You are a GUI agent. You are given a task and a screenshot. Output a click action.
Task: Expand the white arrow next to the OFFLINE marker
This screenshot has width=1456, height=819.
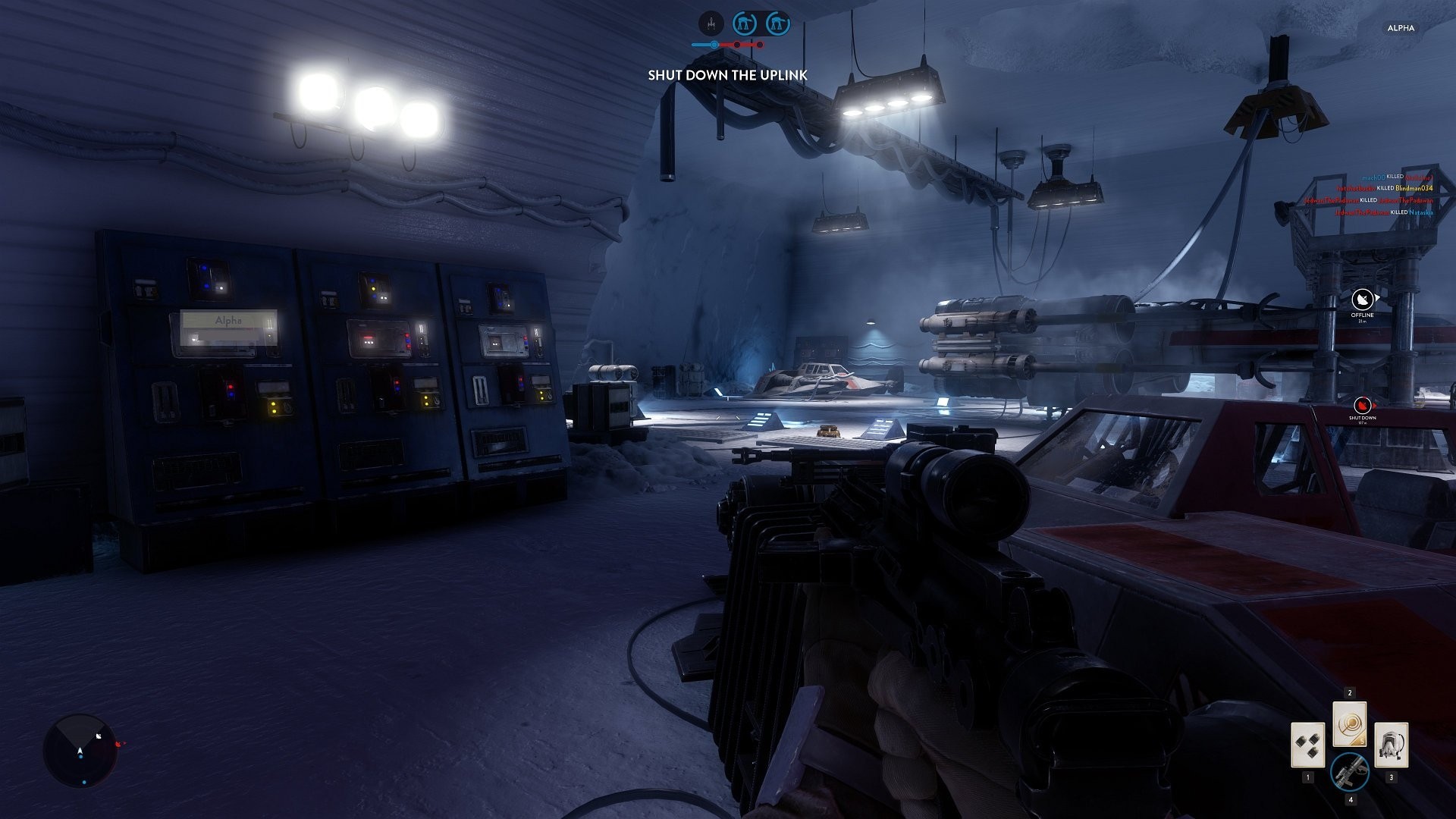(x=1378, y=297)
